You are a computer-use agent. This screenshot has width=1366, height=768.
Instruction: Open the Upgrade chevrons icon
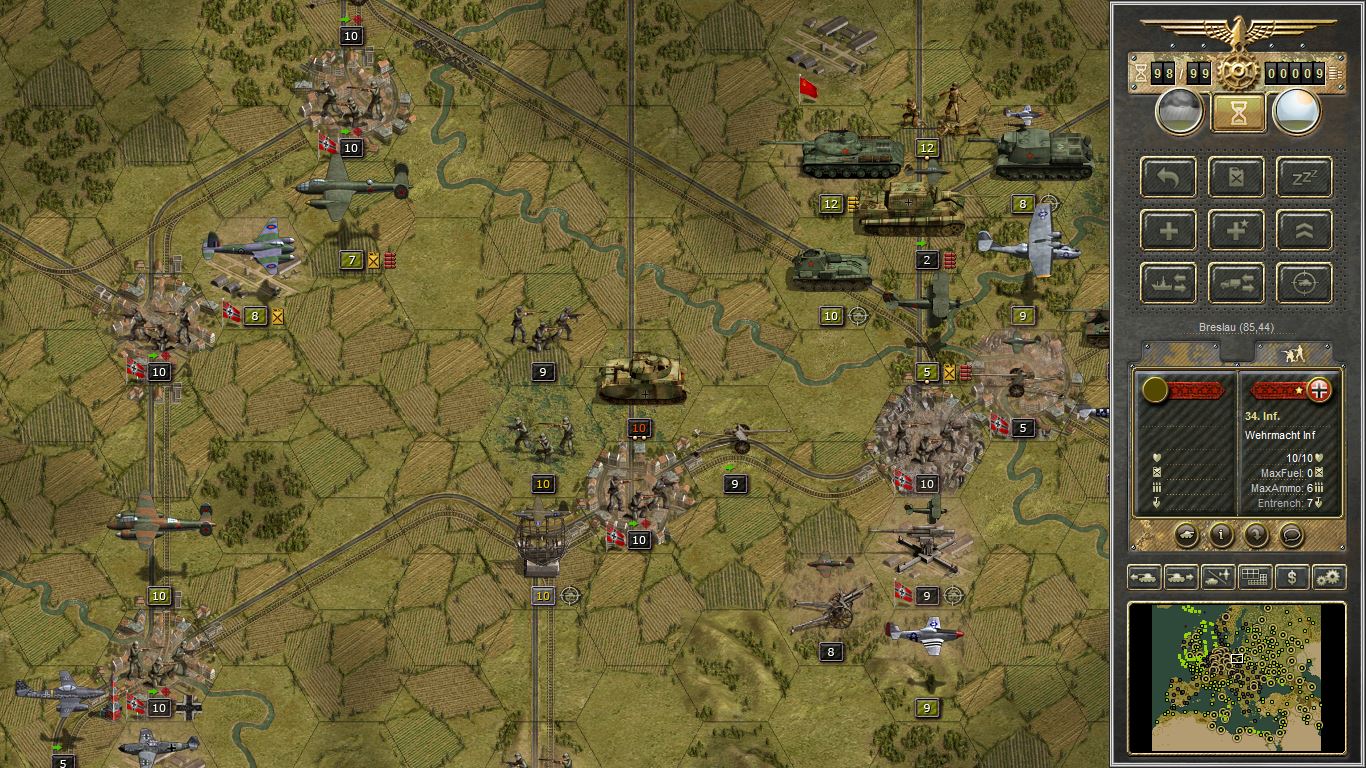coord(1304,230)
